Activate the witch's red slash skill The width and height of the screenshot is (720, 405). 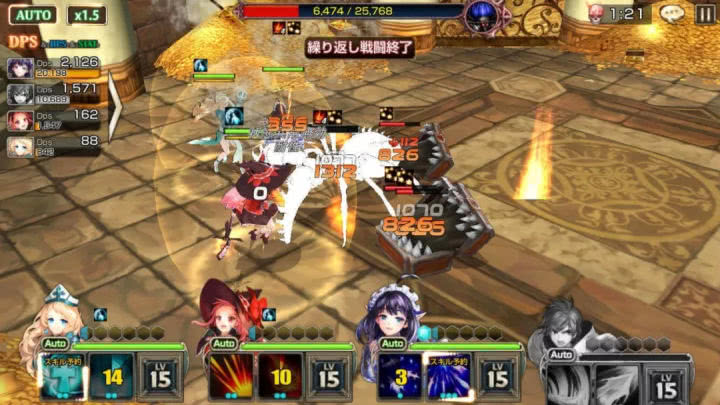(230, 376)
